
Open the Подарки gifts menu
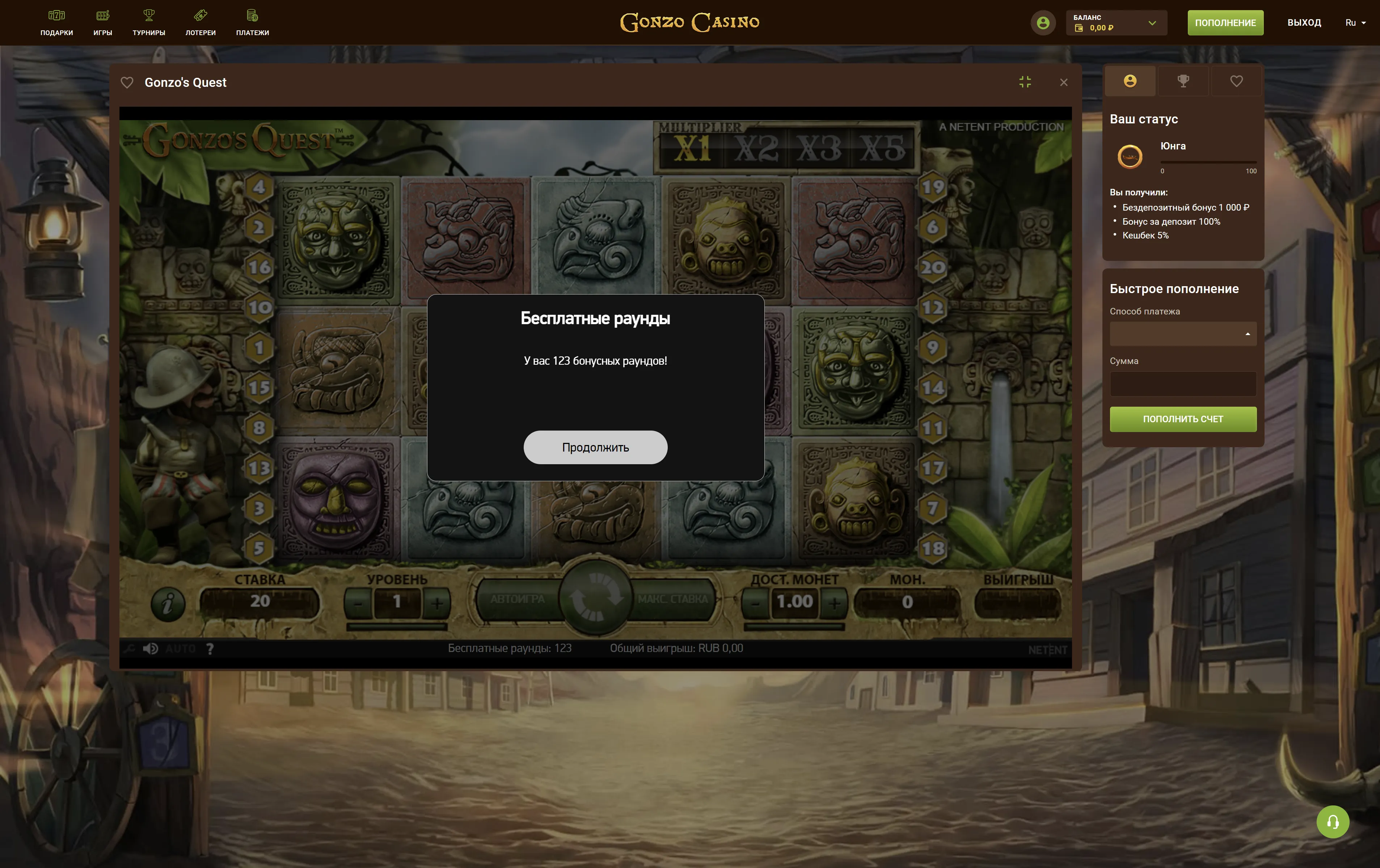[57, 22]
